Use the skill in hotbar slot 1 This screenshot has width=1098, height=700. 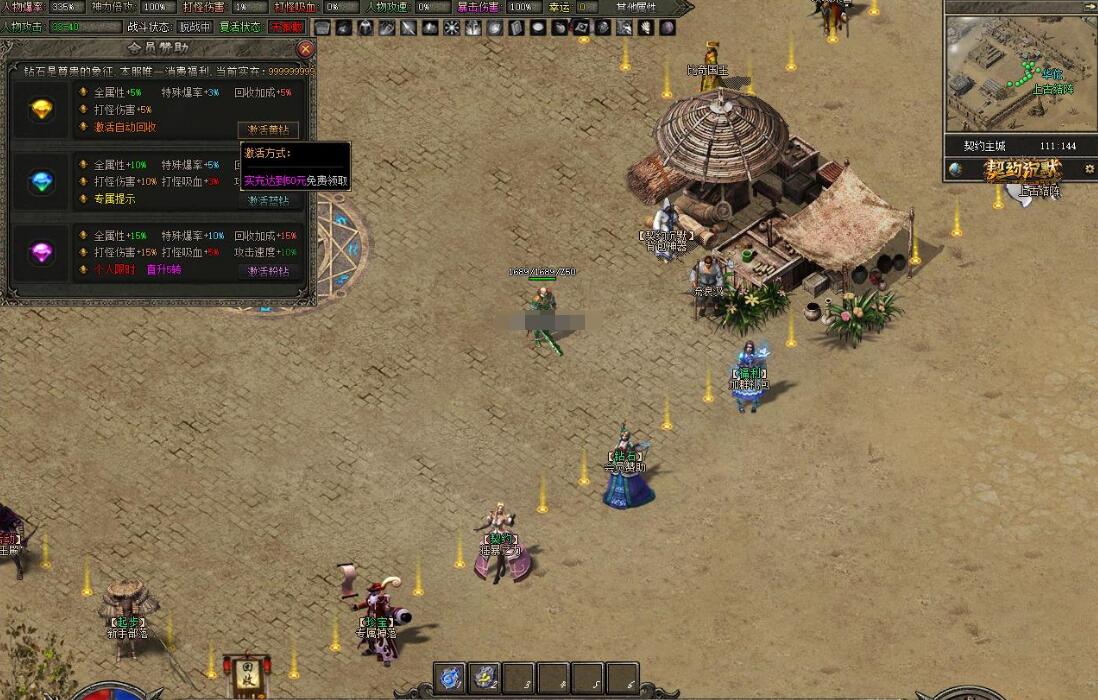[450, 678]
